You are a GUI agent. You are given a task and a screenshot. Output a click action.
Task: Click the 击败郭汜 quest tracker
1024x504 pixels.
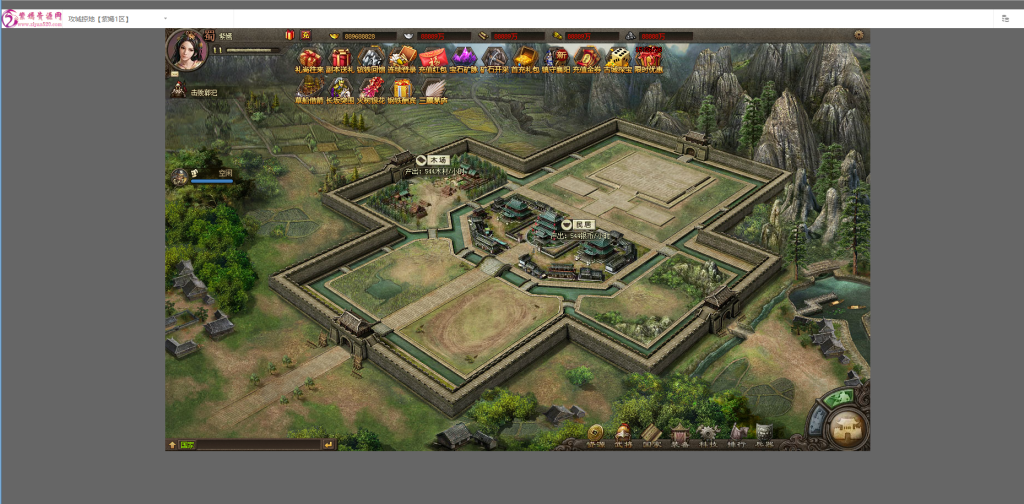[204, 92]
